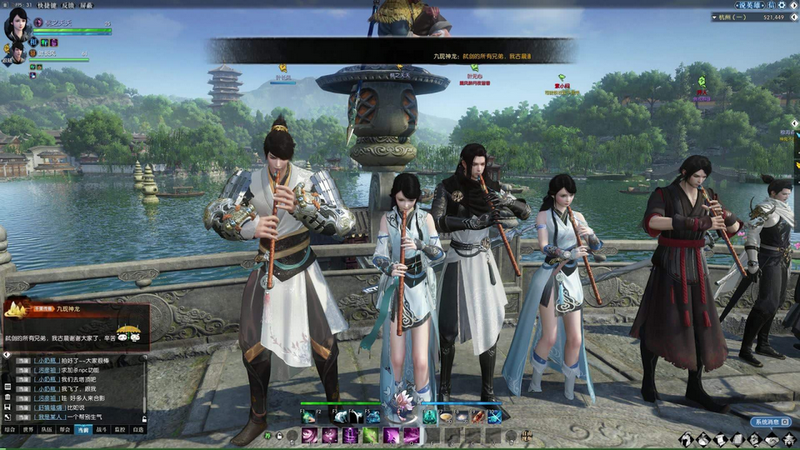Click the 小奶瓶 name in chat
The width and height of the screenshot is (800, 450).
click(x=47, y=360)
